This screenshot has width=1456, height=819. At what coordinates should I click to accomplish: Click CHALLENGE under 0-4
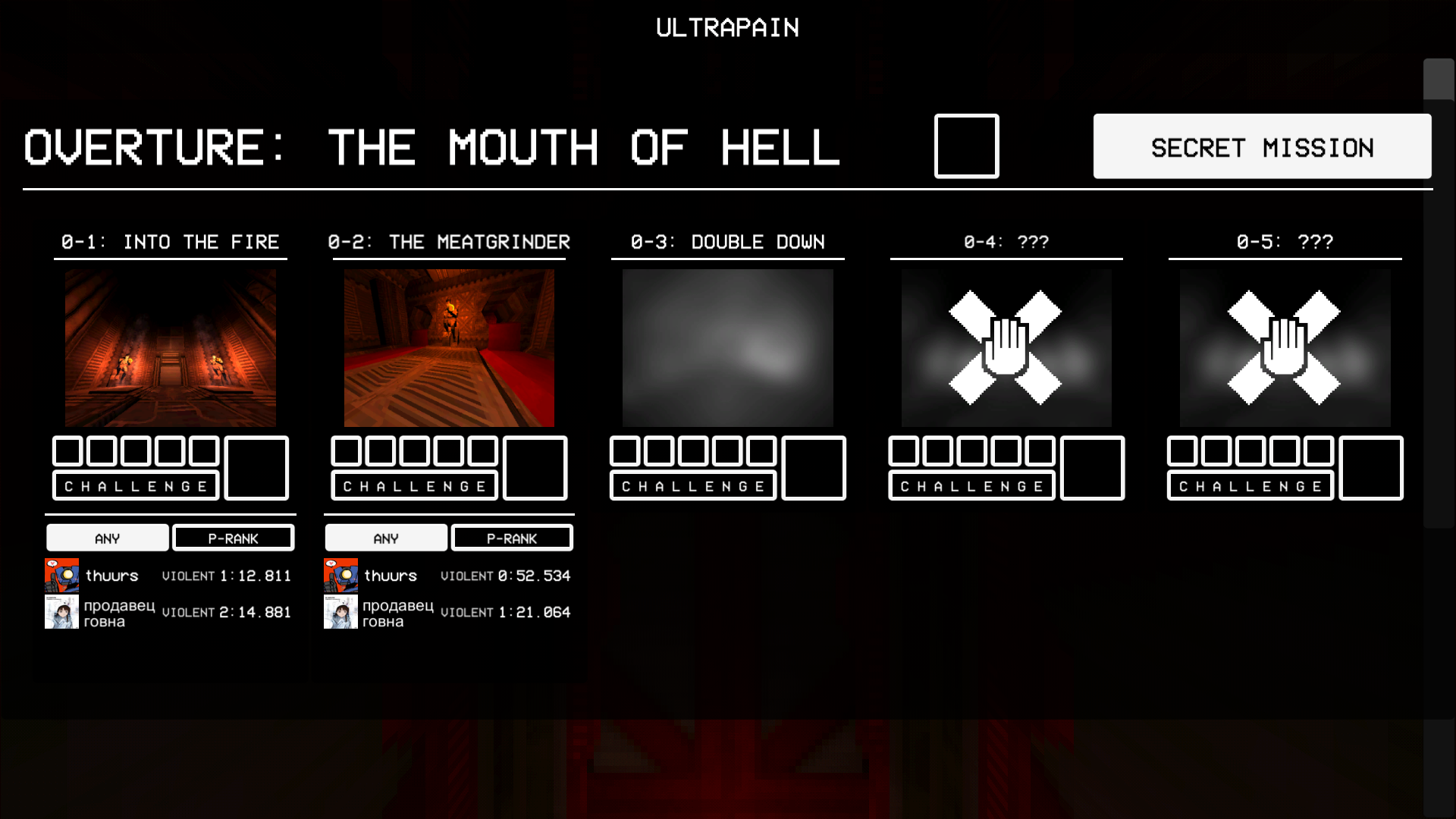tap(971, 485)
